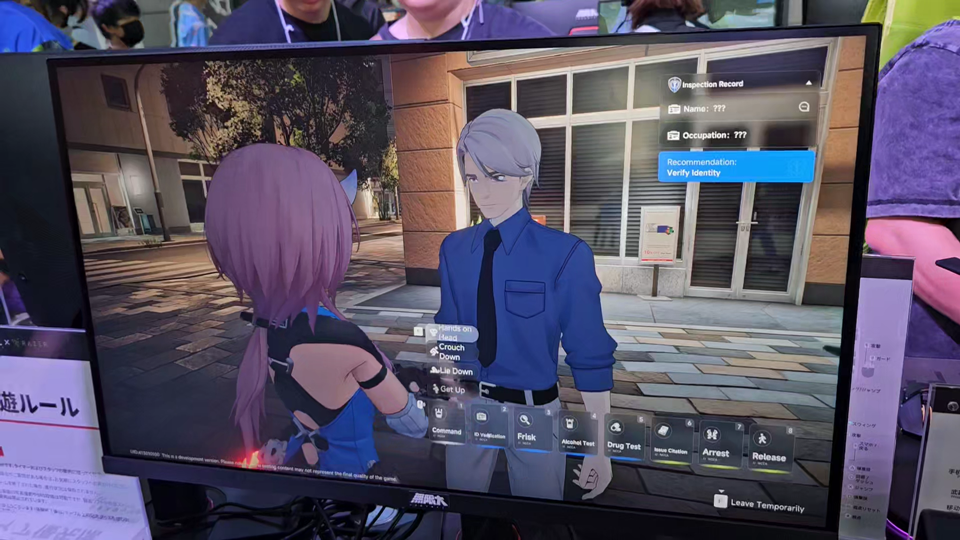Open the Occupation row in Inspection Record

click(735, 135)
